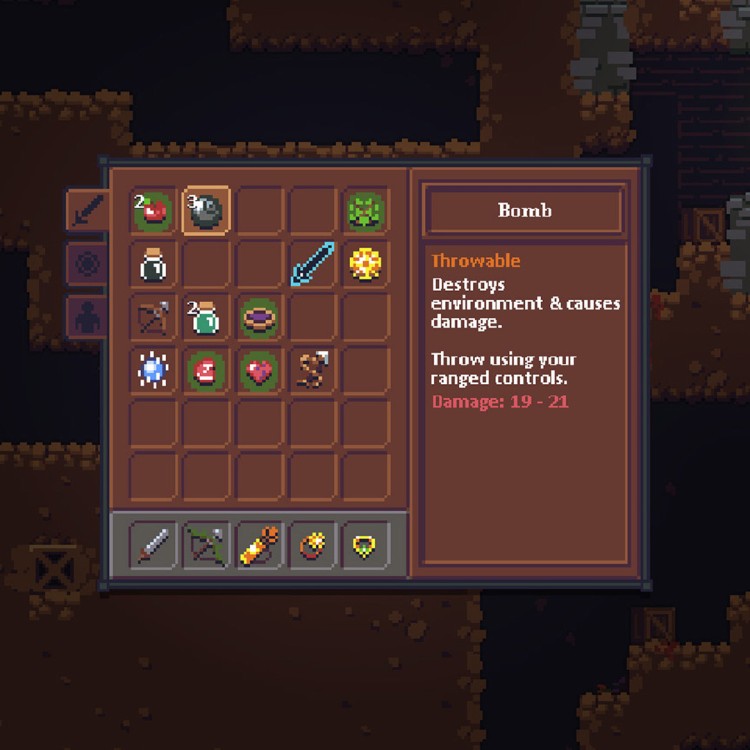The height and width of the screenshot is (750, 750).
Task: Click the equipped gold ring slot
Action: coord(312,545)
